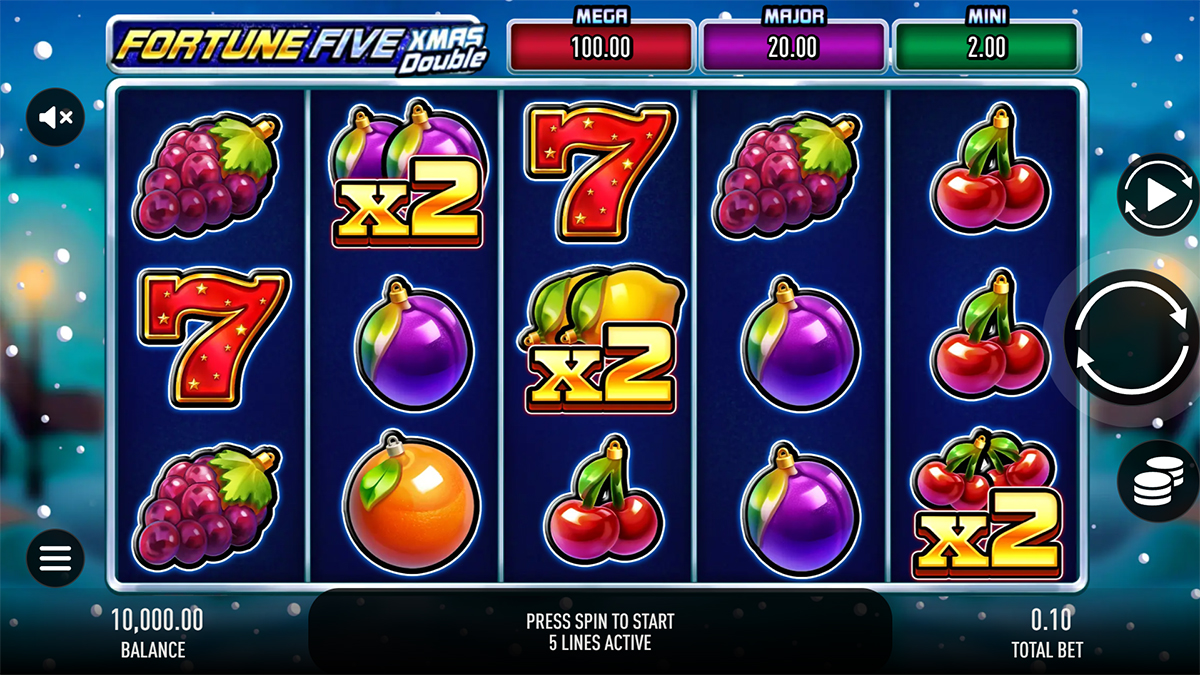Open bet settings via the coin stack icon
1200x675 pixels.
[1158, 481]
